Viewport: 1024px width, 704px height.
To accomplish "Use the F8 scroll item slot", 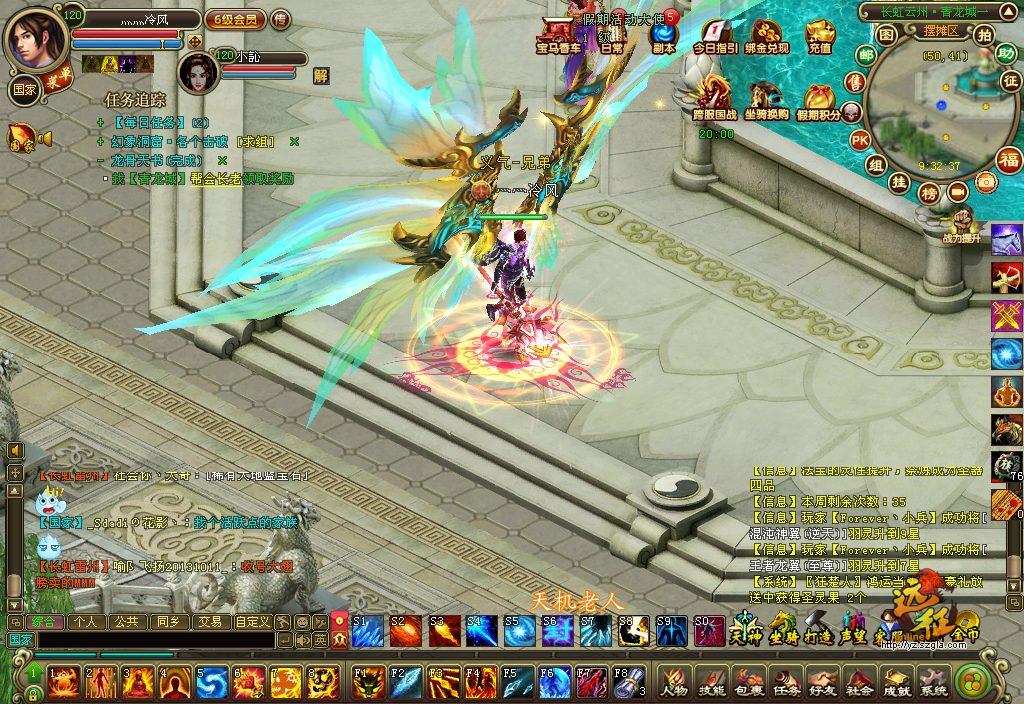I will tap(626, 681).
